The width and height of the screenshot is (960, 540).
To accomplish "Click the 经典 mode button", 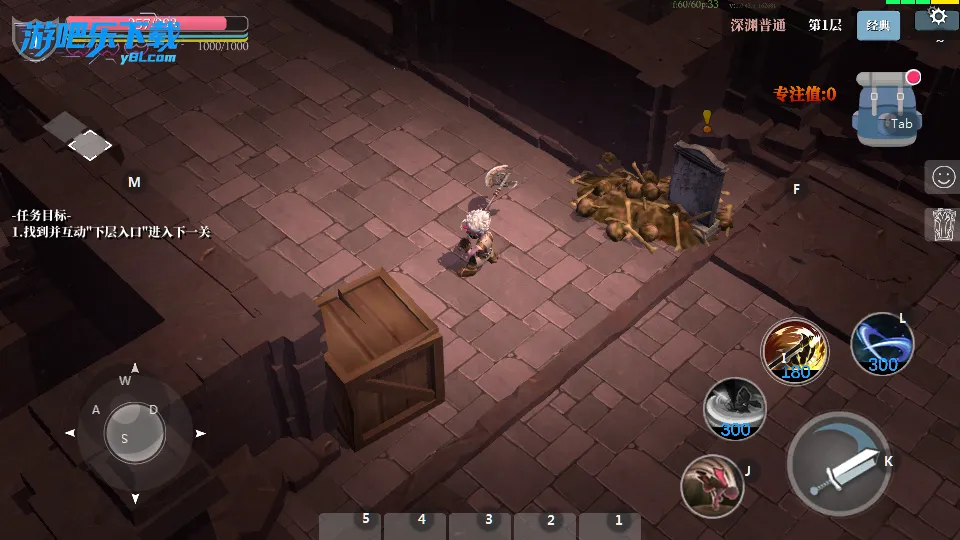I will 878,26.
